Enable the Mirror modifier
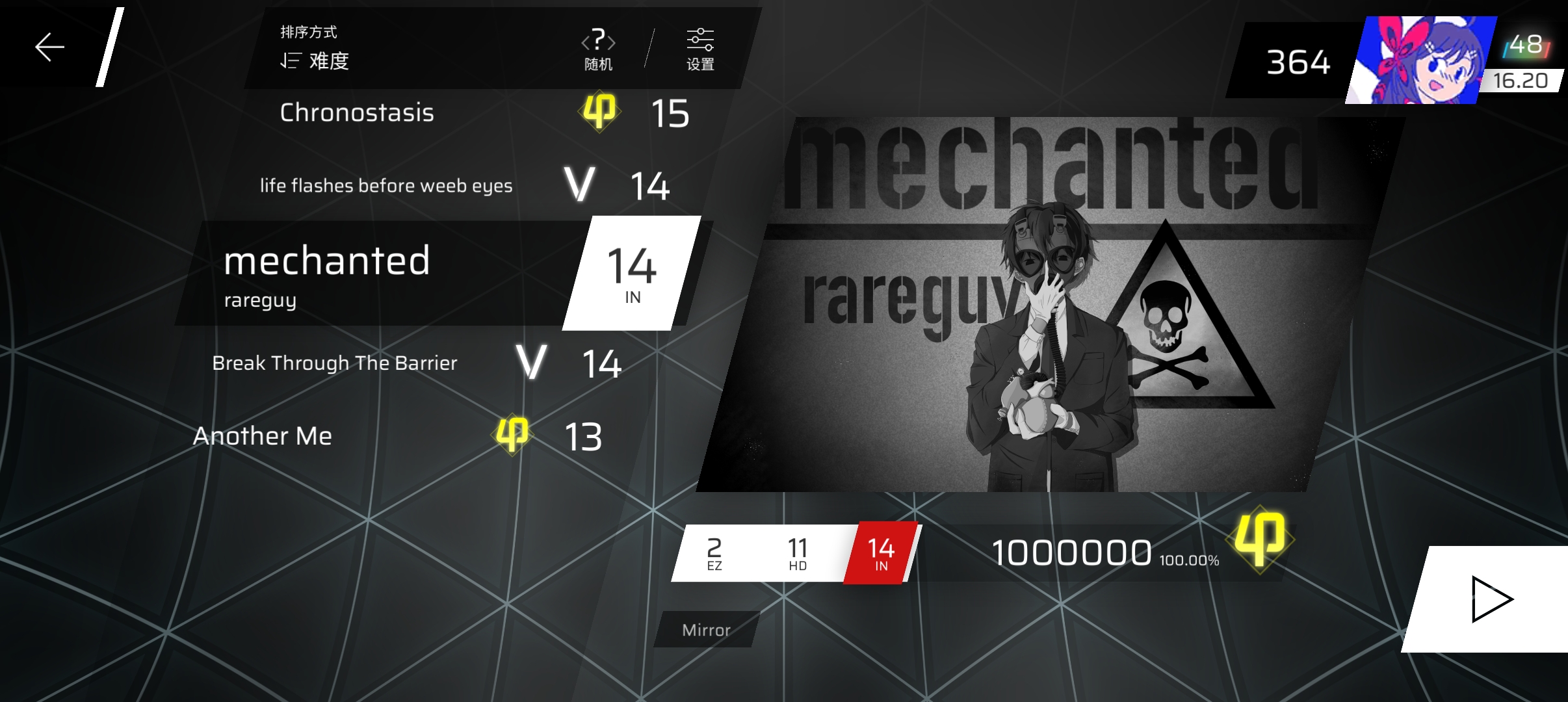This screenshot has width=1568, height=702. [x=708, y=629]
